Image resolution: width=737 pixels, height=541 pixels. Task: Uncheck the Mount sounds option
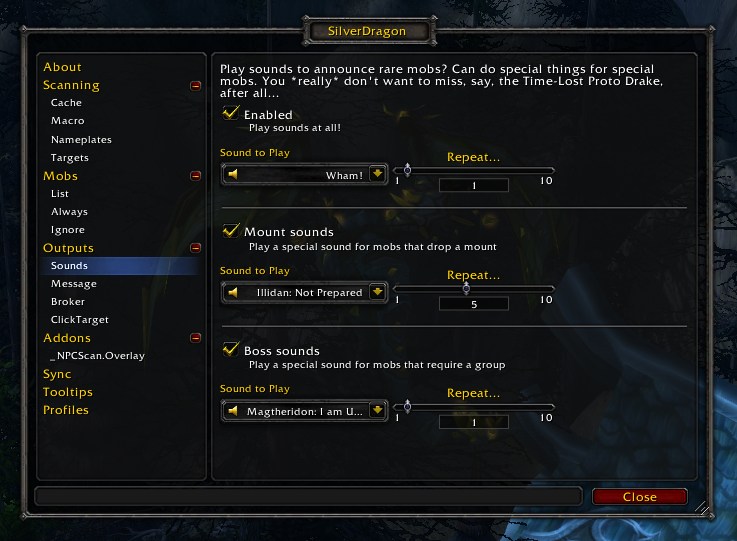231,231
